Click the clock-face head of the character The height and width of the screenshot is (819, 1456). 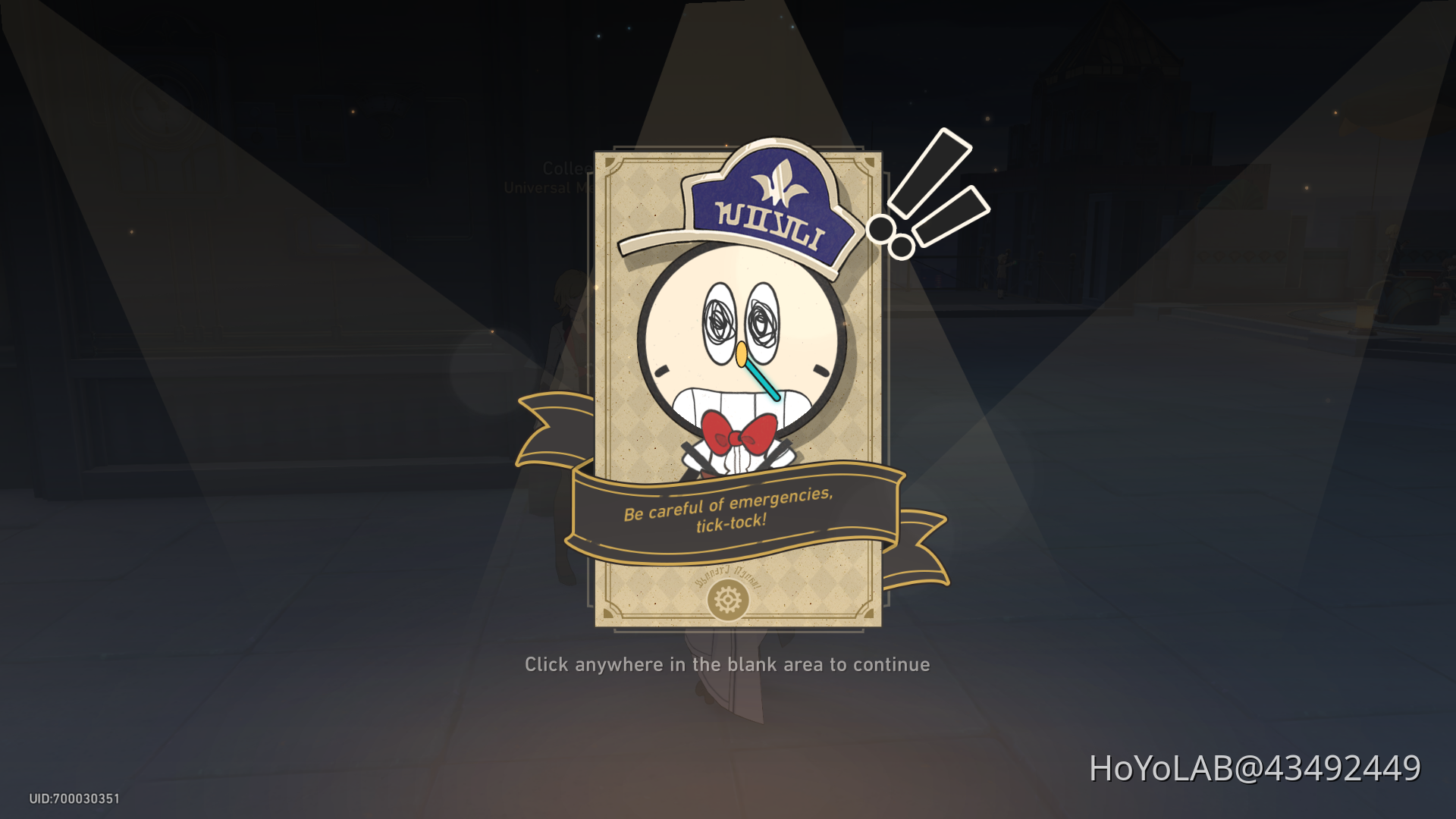click(x=739, y=341)
